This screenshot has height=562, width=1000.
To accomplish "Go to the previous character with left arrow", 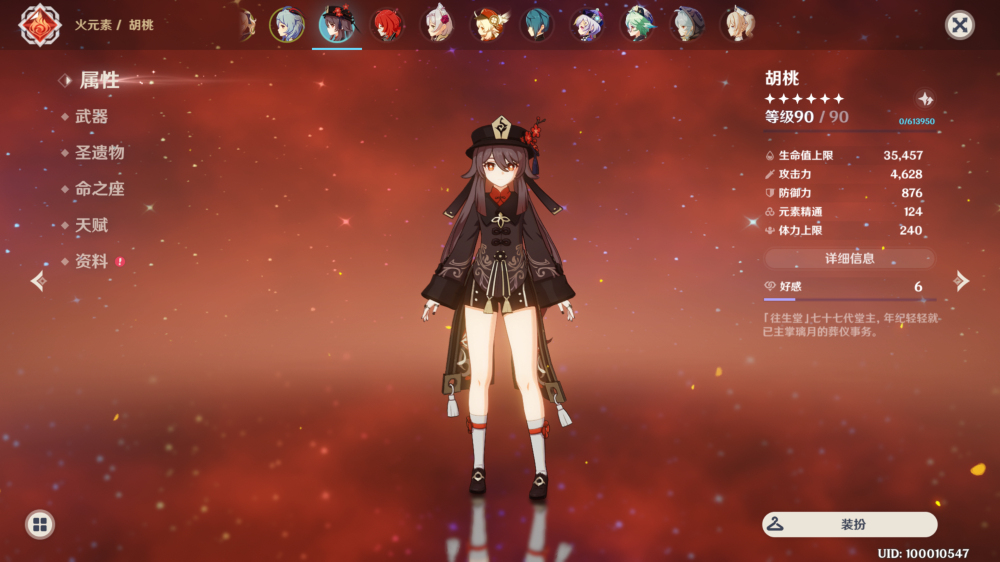I will (38, 281).
